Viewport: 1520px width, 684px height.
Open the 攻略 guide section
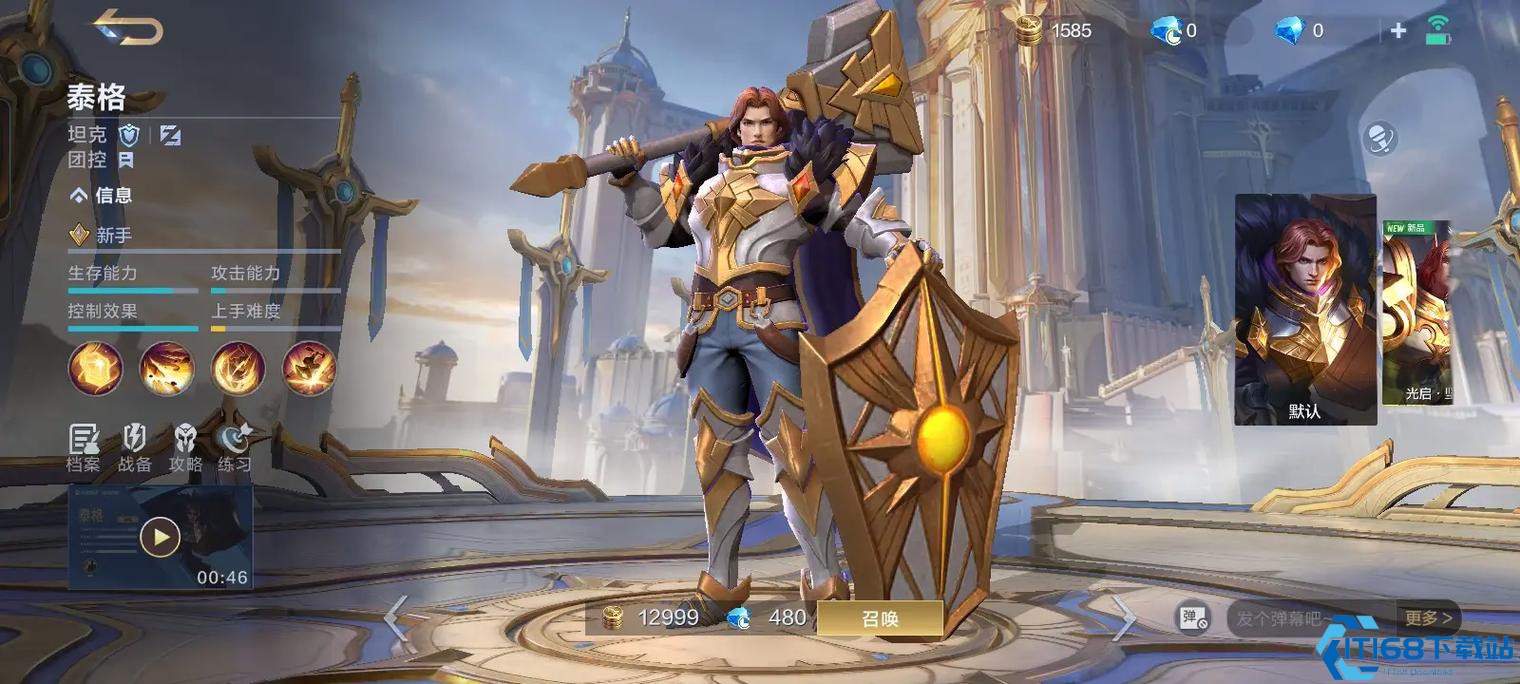pyautogui.click(x=185, y=447)
